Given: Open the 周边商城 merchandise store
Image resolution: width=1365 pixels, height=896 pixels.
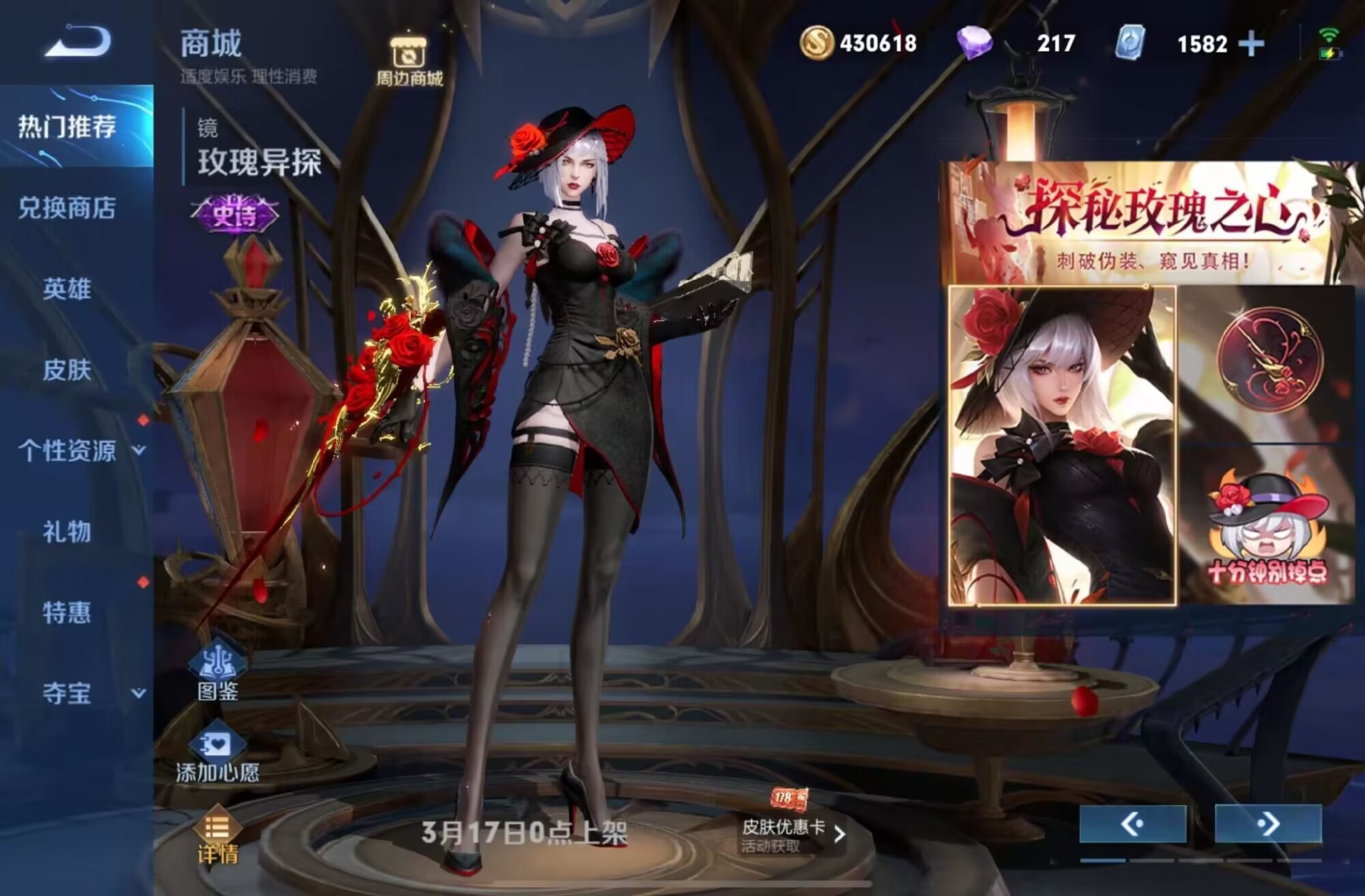Looking at the screenshot, I should [x=409, y=60].
